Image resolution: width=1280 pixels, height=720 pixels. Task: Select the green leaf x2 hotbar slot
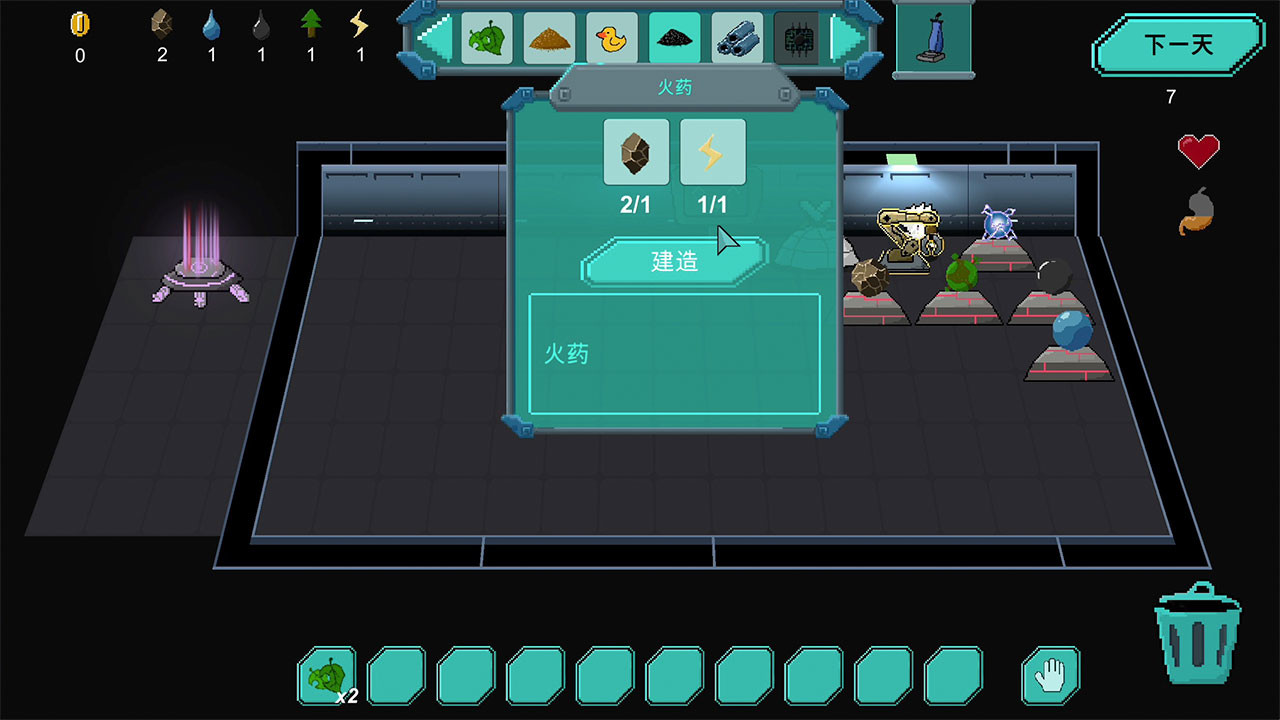(329, 676)
